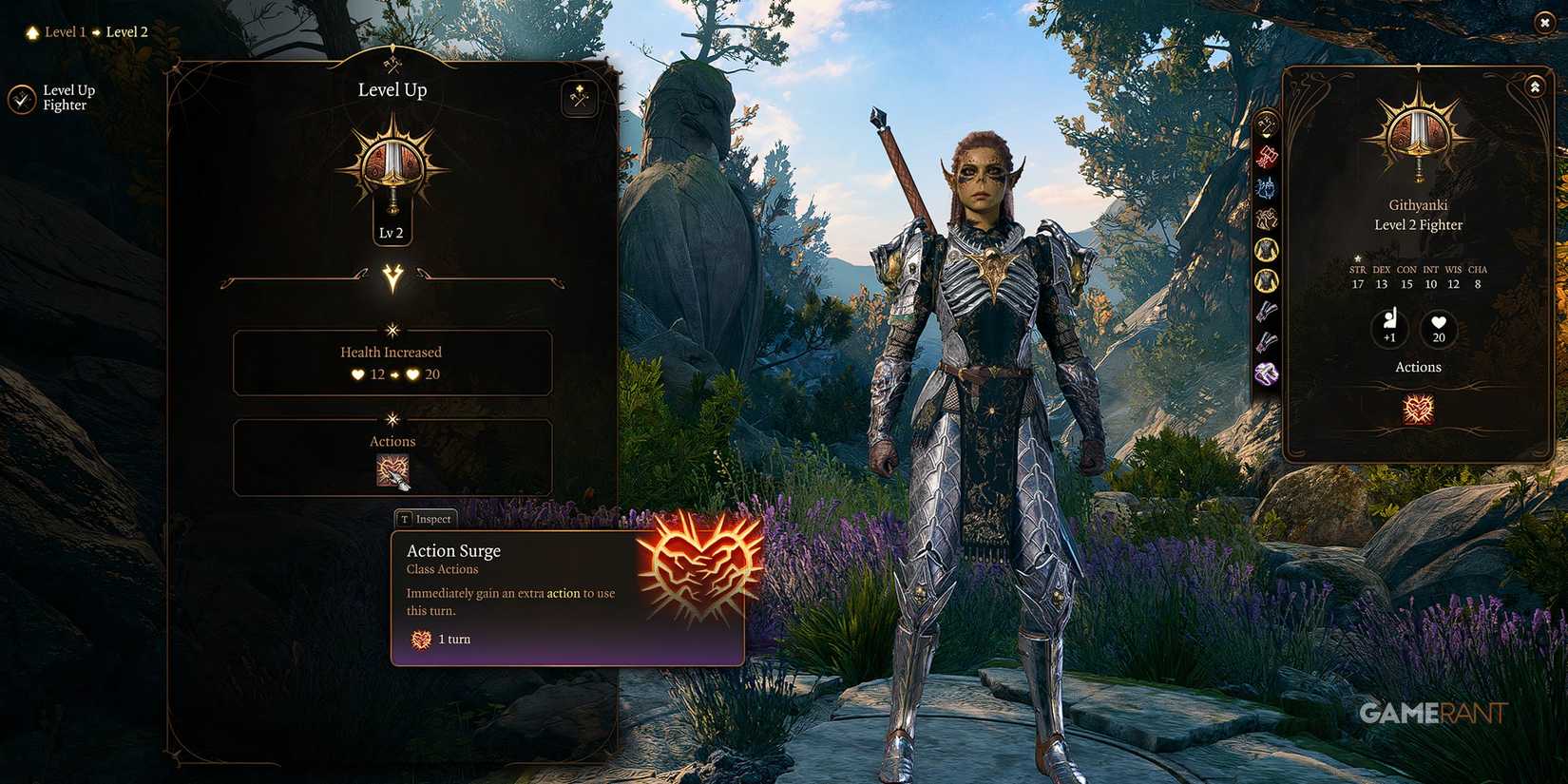Viewport: 1568px width, 784px height.
Task: Click the crossed weapons icon atop character sidebar
Action: [x=1267, y=123]
